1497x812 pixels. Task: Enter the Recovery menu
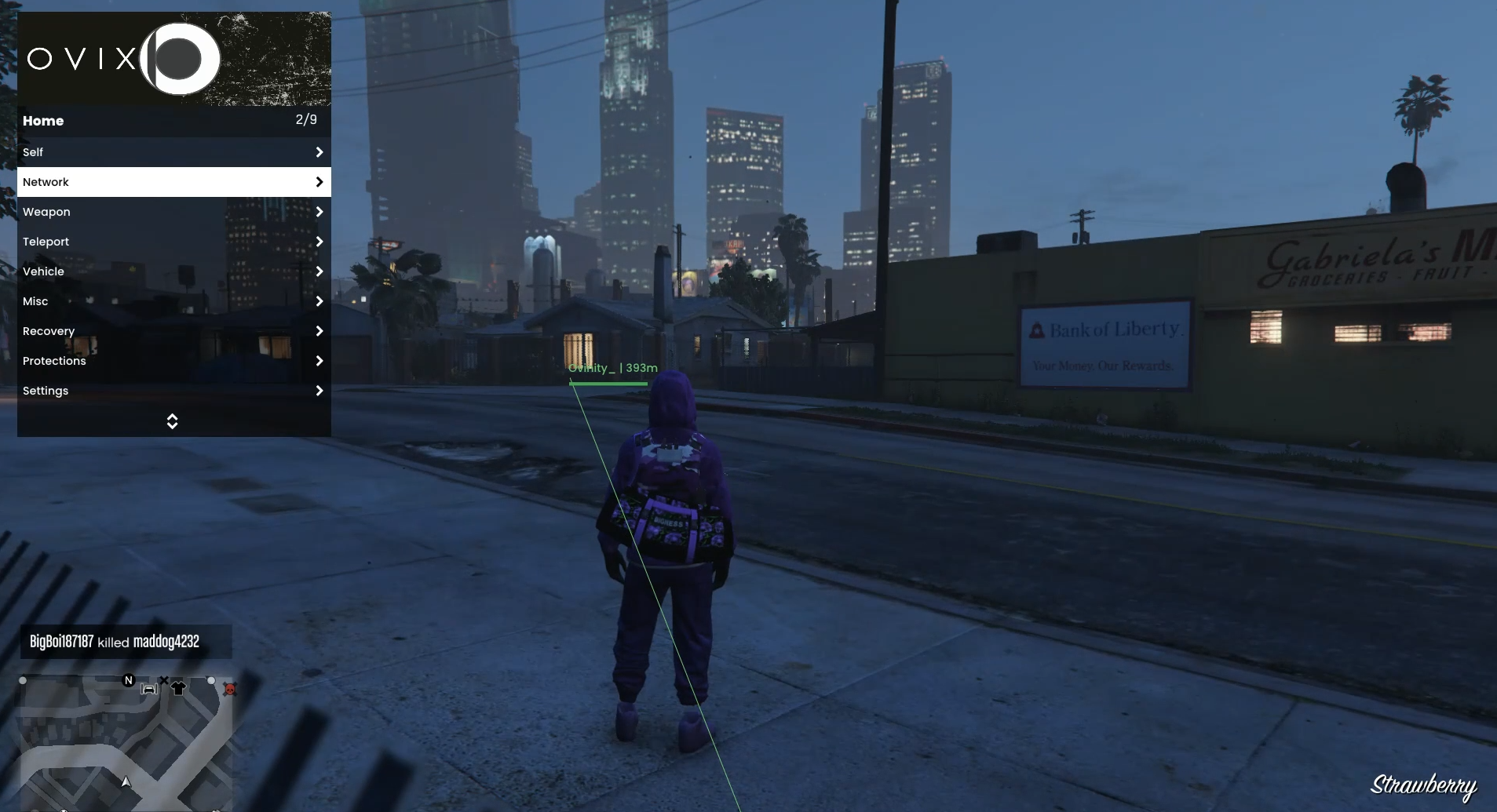173,331
